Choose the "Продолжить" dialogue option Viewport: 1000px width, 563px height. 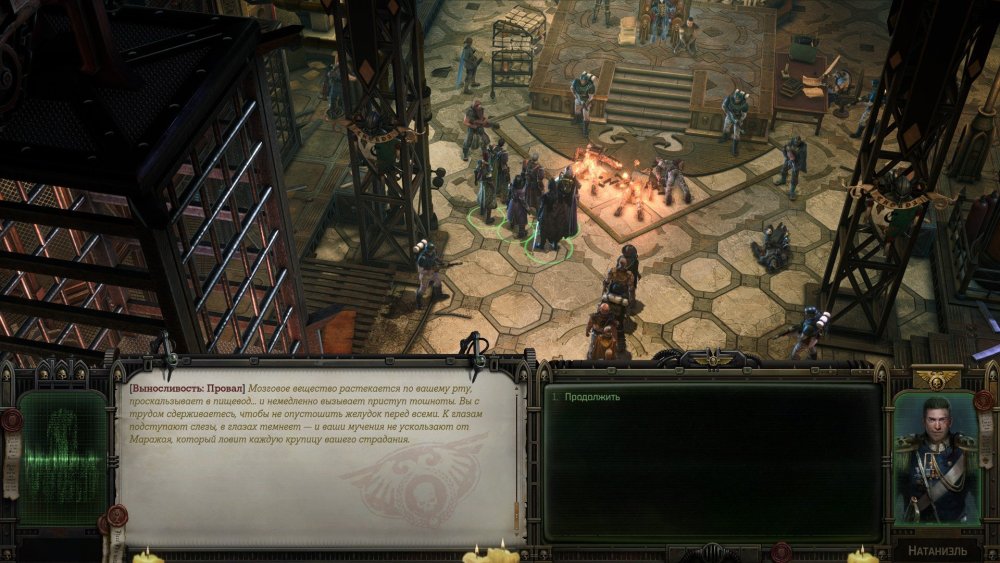pos(592,397)
